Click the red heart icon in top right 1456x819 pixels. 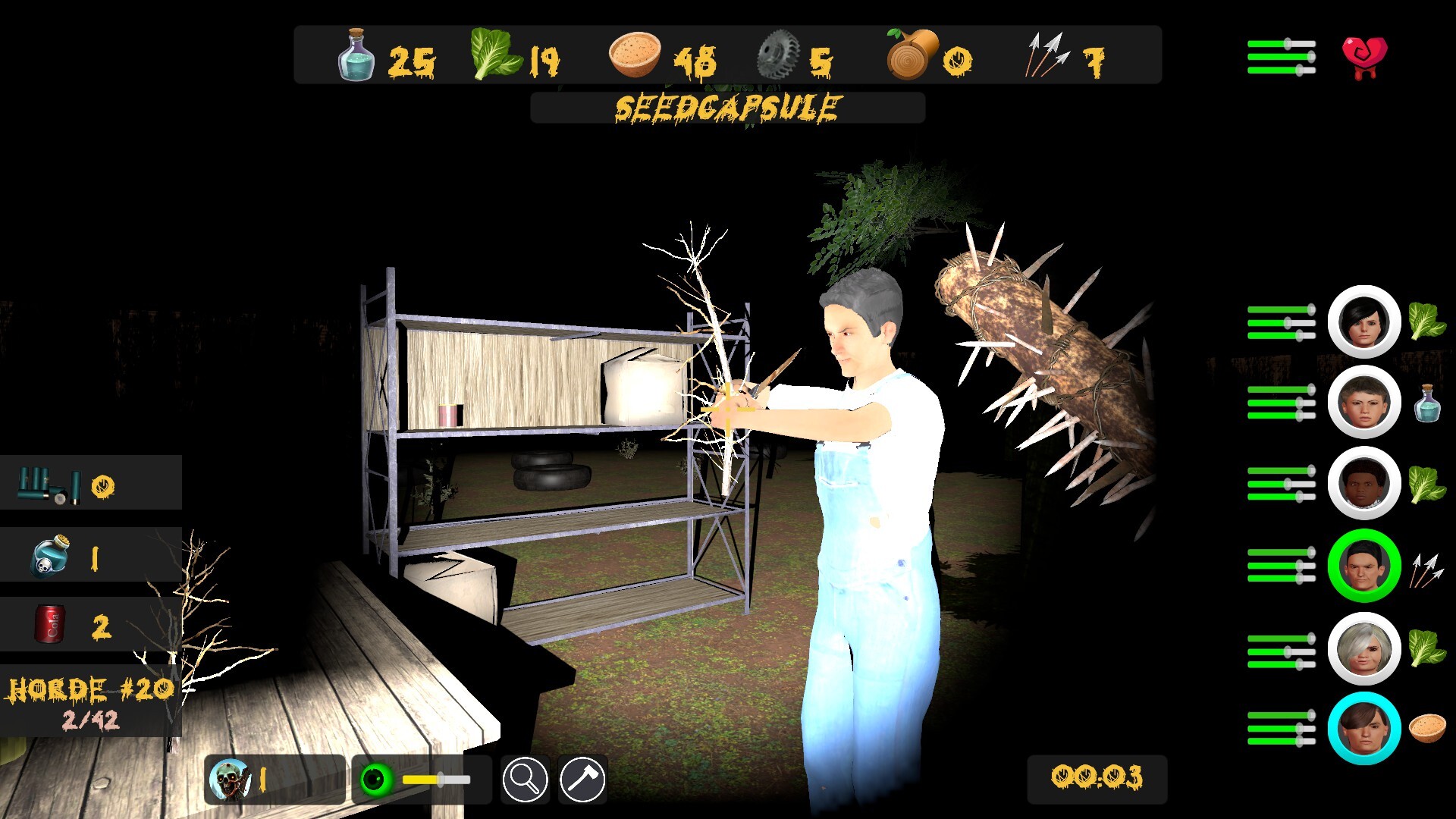coord(1365,53)
